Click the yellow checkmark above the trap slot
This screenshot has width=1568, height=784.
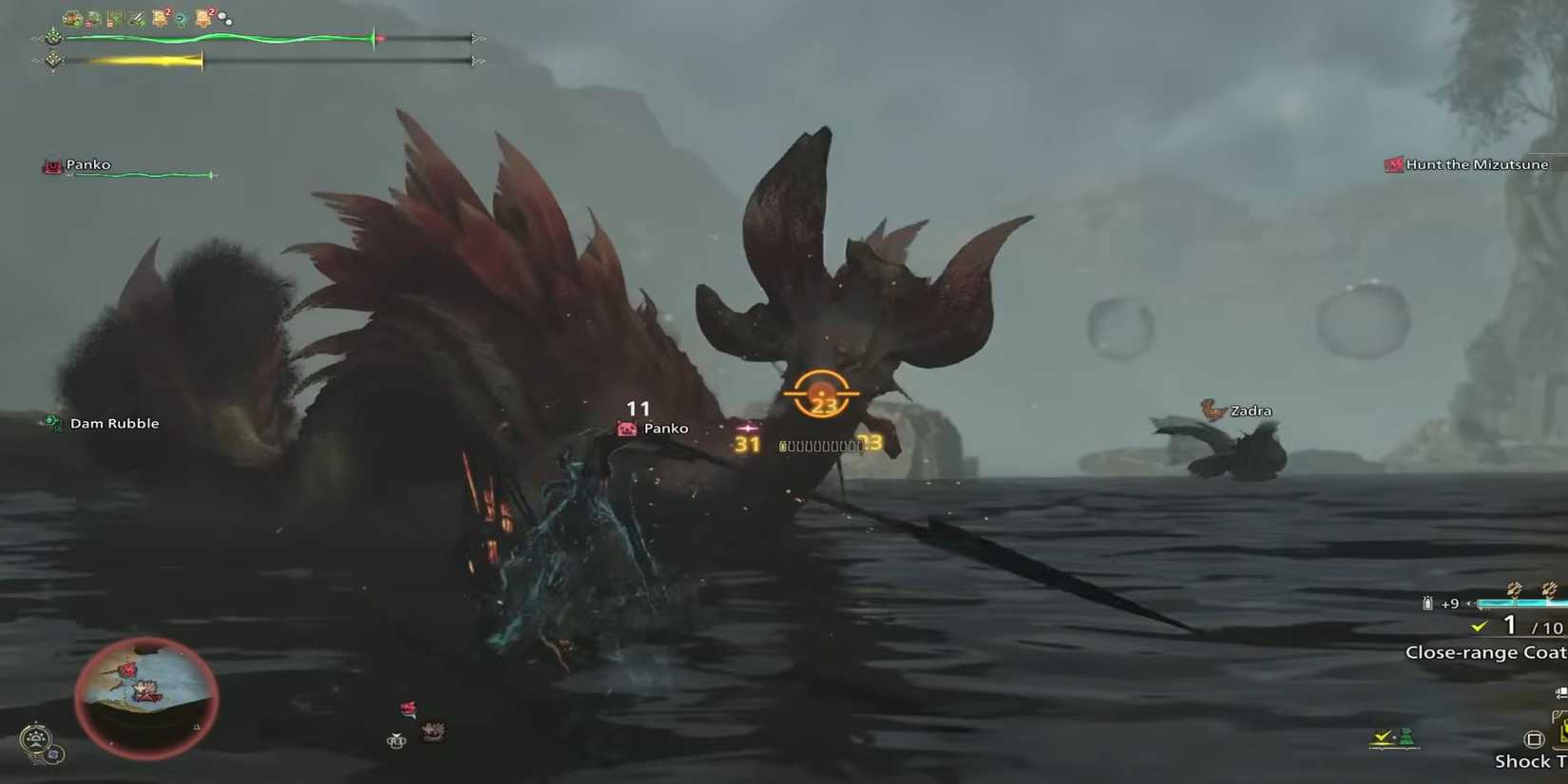(1380, 735)
